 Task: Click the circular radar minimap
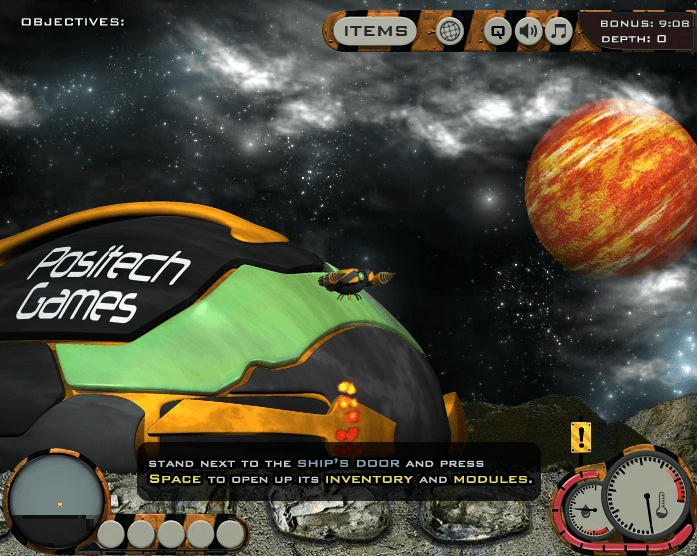click(58, 497)
